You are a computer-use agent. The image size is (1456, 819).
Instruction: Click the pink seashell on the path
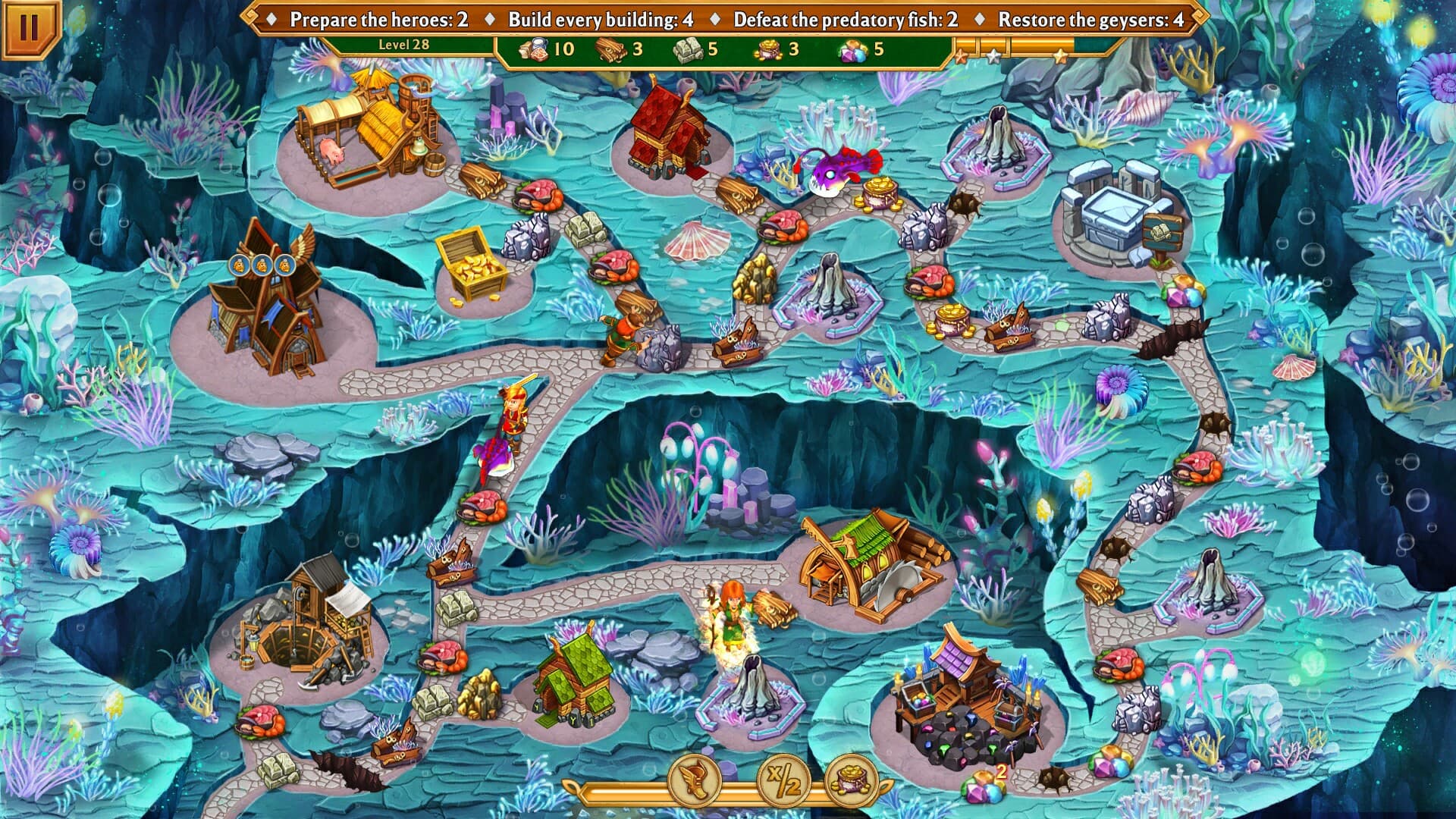695,241
